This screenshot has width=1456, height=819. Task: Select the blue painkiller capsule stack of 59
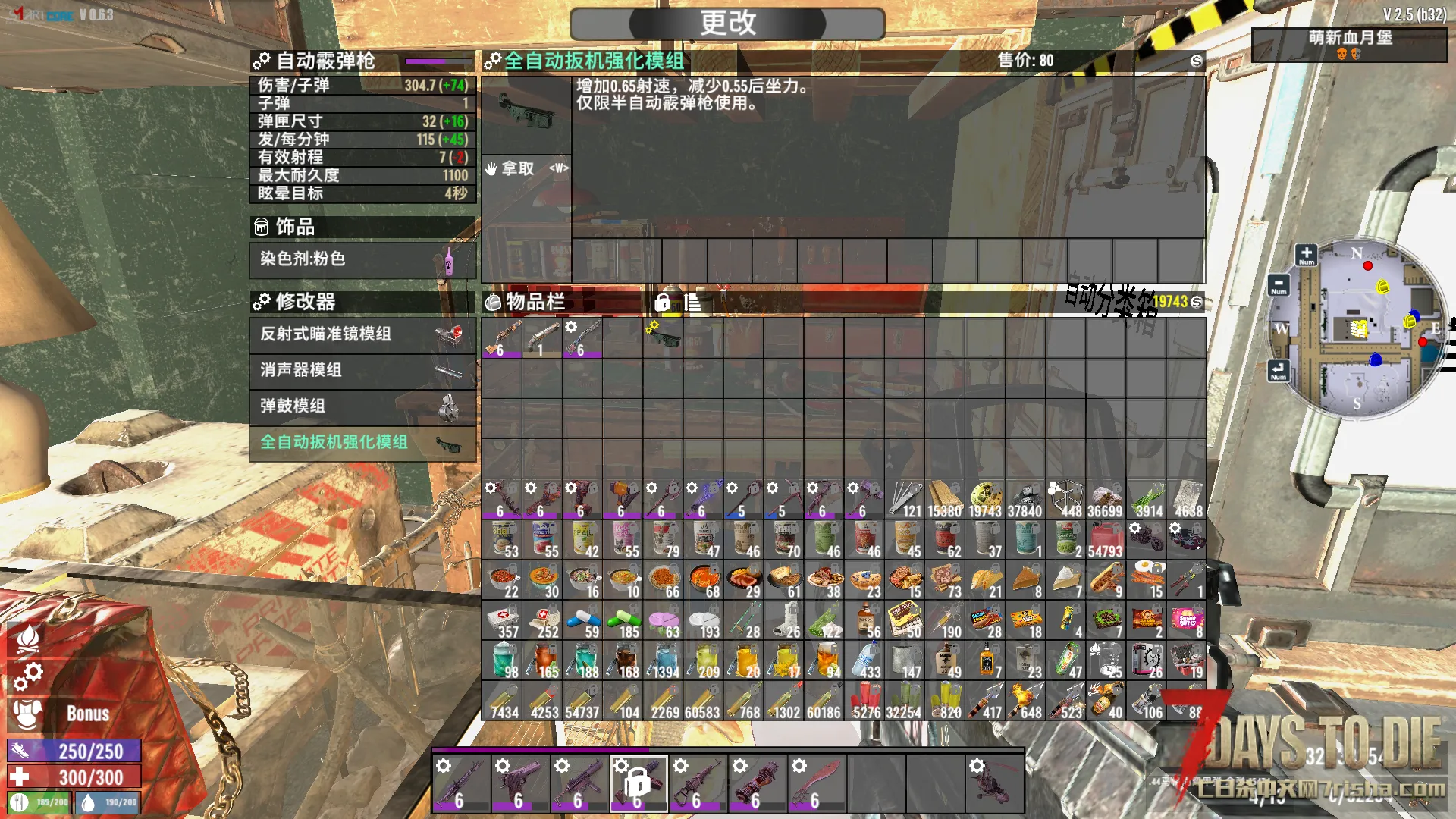(582, 621)
